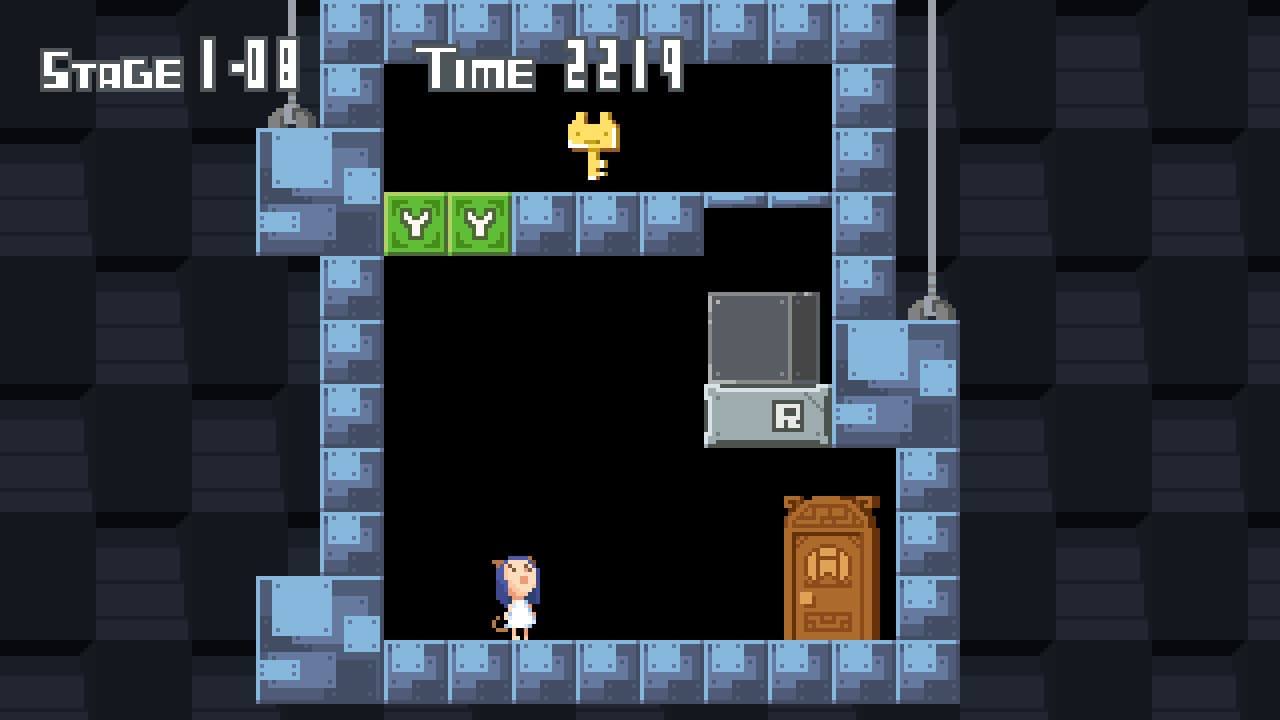Click the green platform ledge above
The width and height of the screenshot is (1280, 720).
[446, 225]
